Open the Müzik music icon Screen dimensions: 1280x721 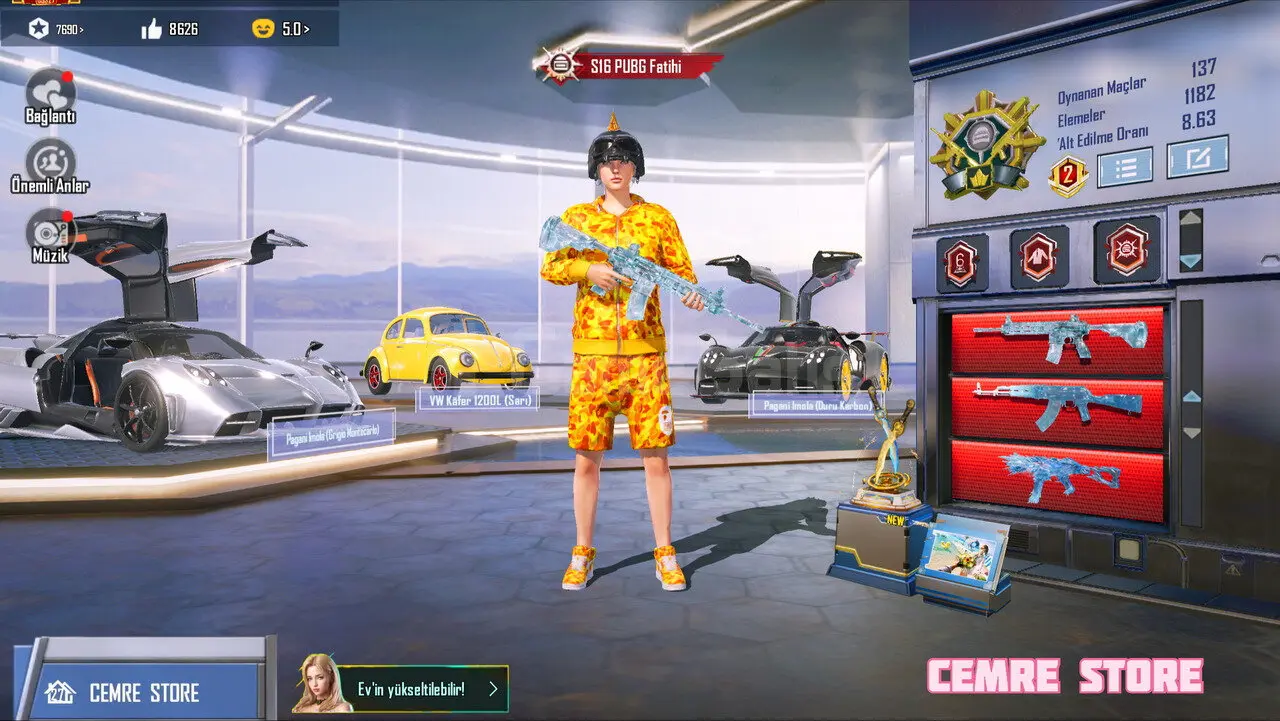[x=50, y=232]
